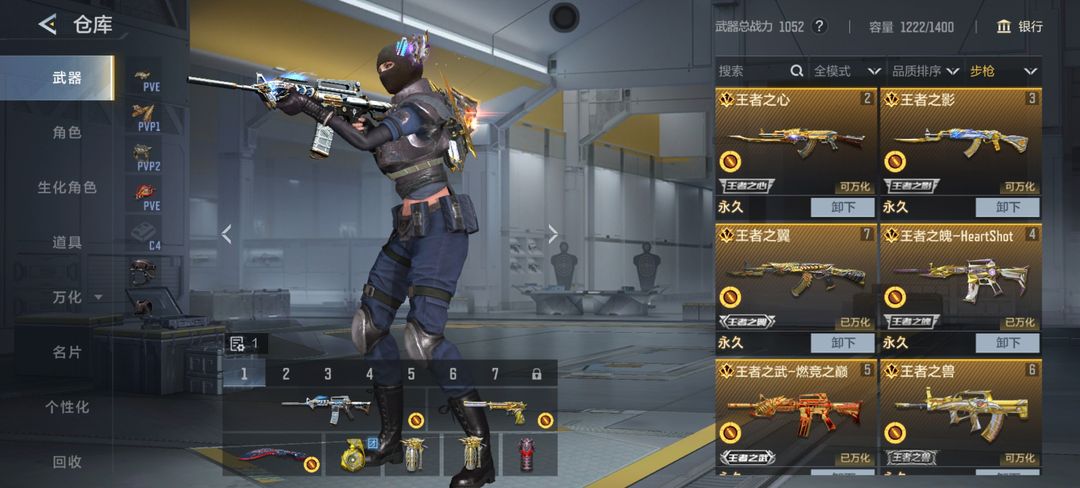The height and width of the screenshot is (488, 1080).
Task: Open the 生化角色 category
Action: click(x=67, y=187)
